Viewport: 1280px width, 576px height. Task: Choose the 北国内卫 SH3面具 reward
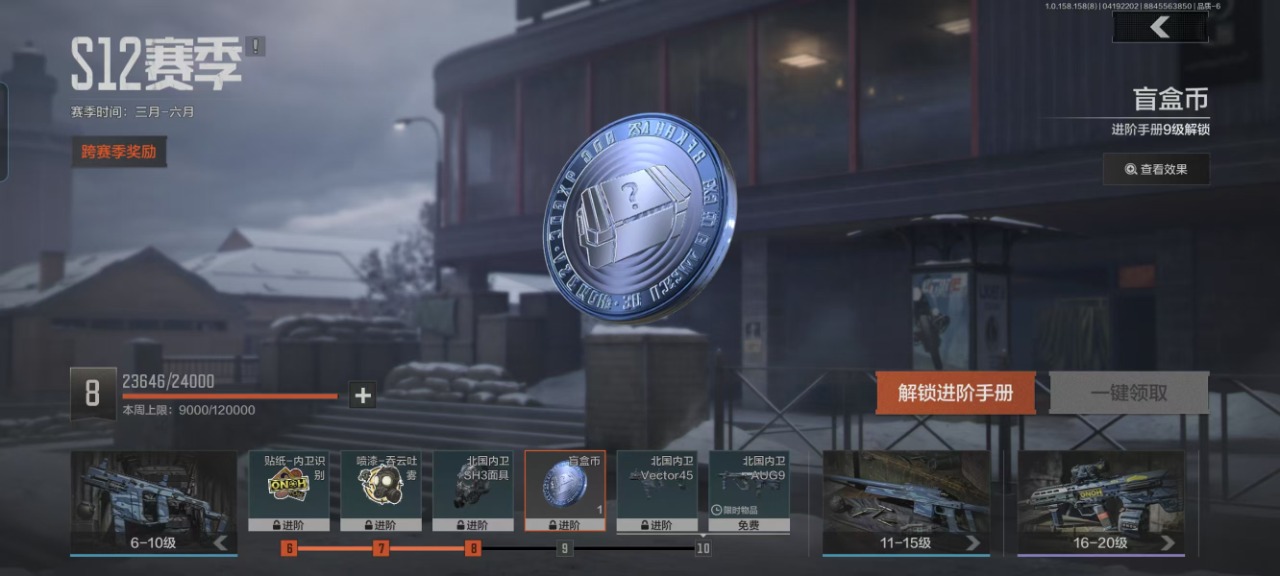pyautogui.click(x=472, y=490)
